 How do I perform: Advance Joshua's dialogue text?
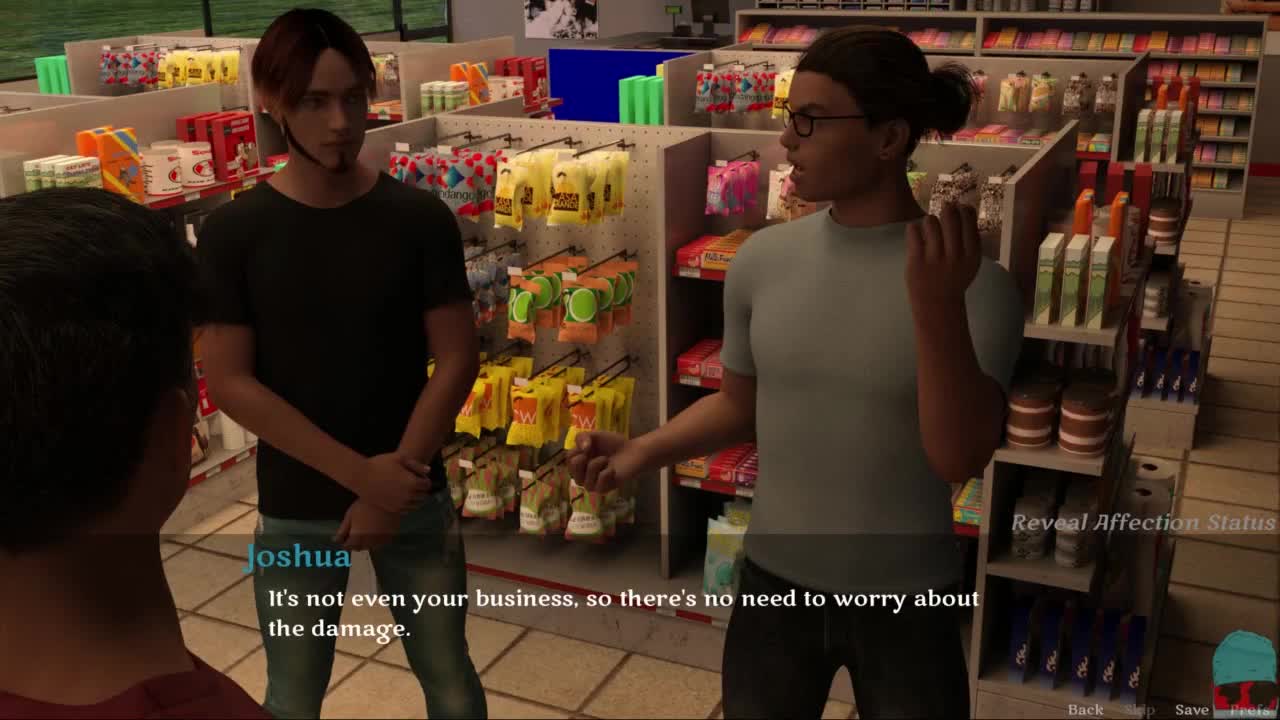pos(622,613)
